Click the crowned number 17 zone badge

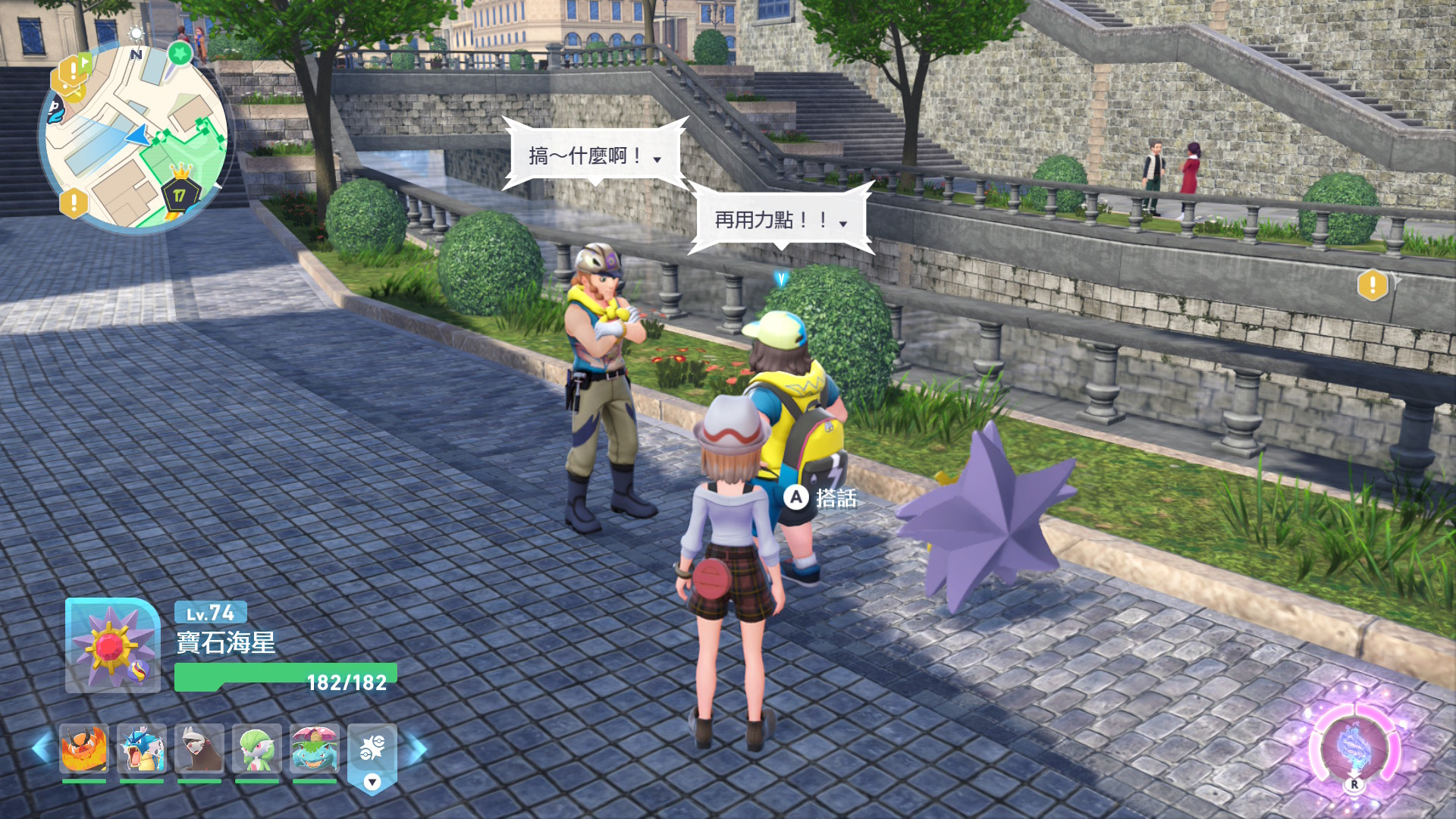coord(179,194)
